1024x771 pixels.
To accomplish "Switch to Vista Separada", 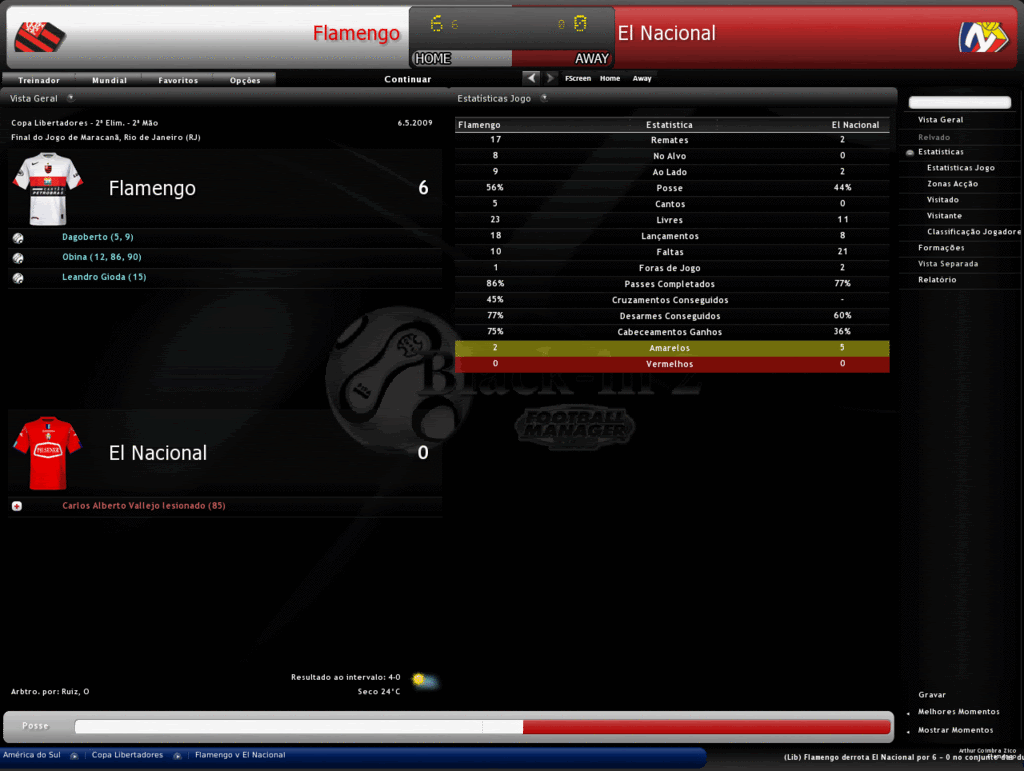I will [948, 264].
